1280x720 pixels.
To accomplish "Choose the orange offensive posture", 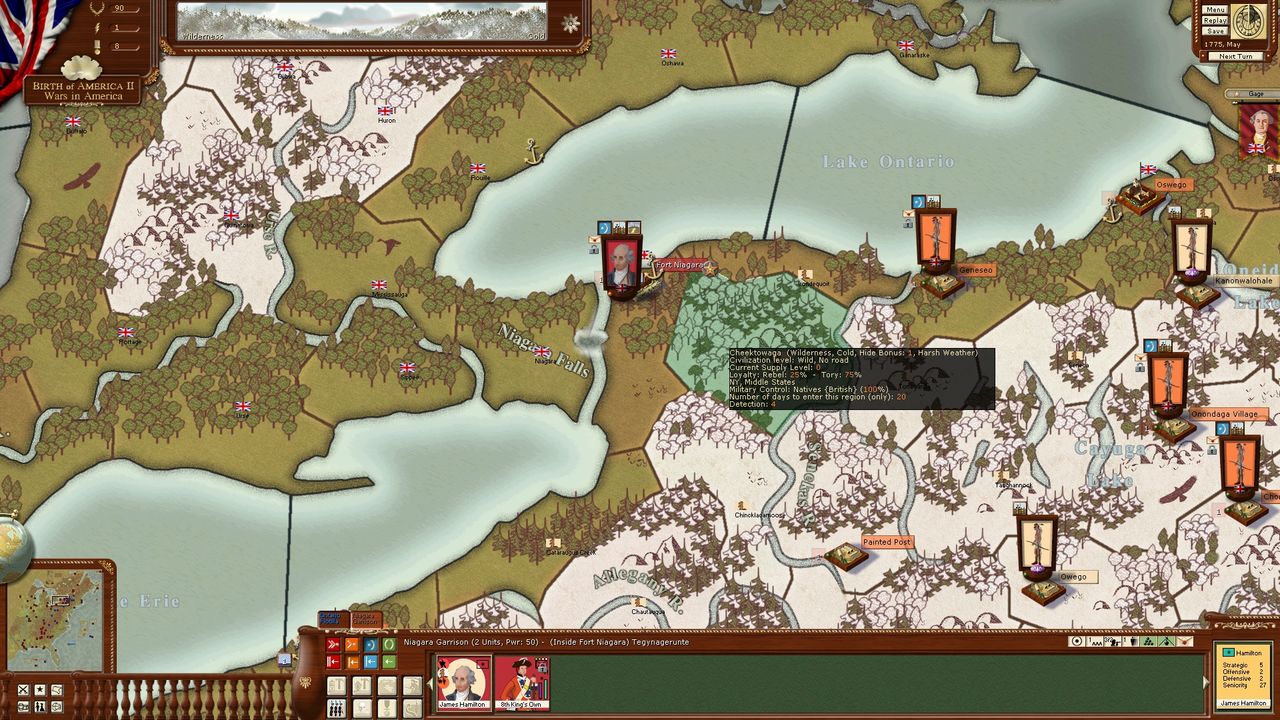I will click(352, 645).
